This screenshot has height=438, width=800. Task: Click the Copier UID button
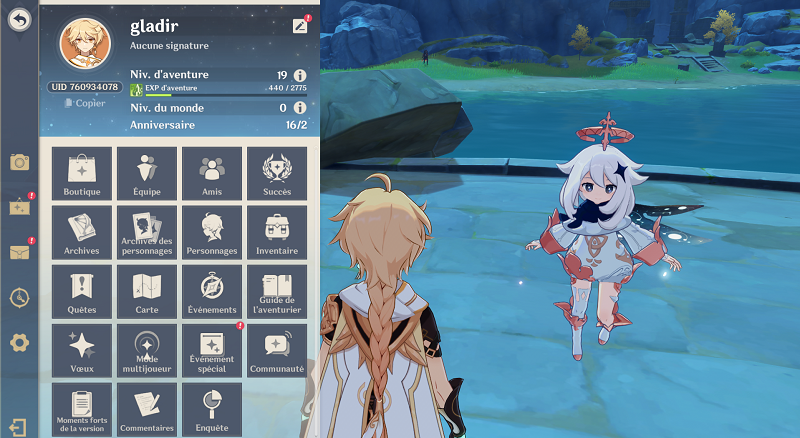point(84,103)
